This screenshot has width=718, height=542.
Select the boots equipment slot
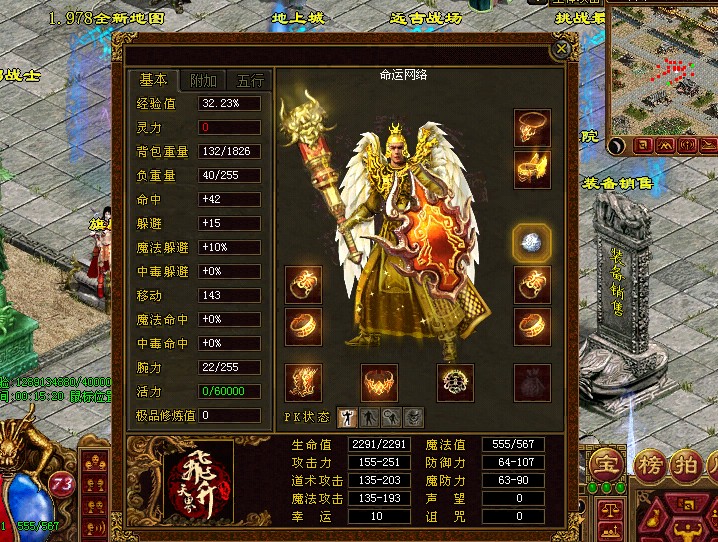pos(303,382)
